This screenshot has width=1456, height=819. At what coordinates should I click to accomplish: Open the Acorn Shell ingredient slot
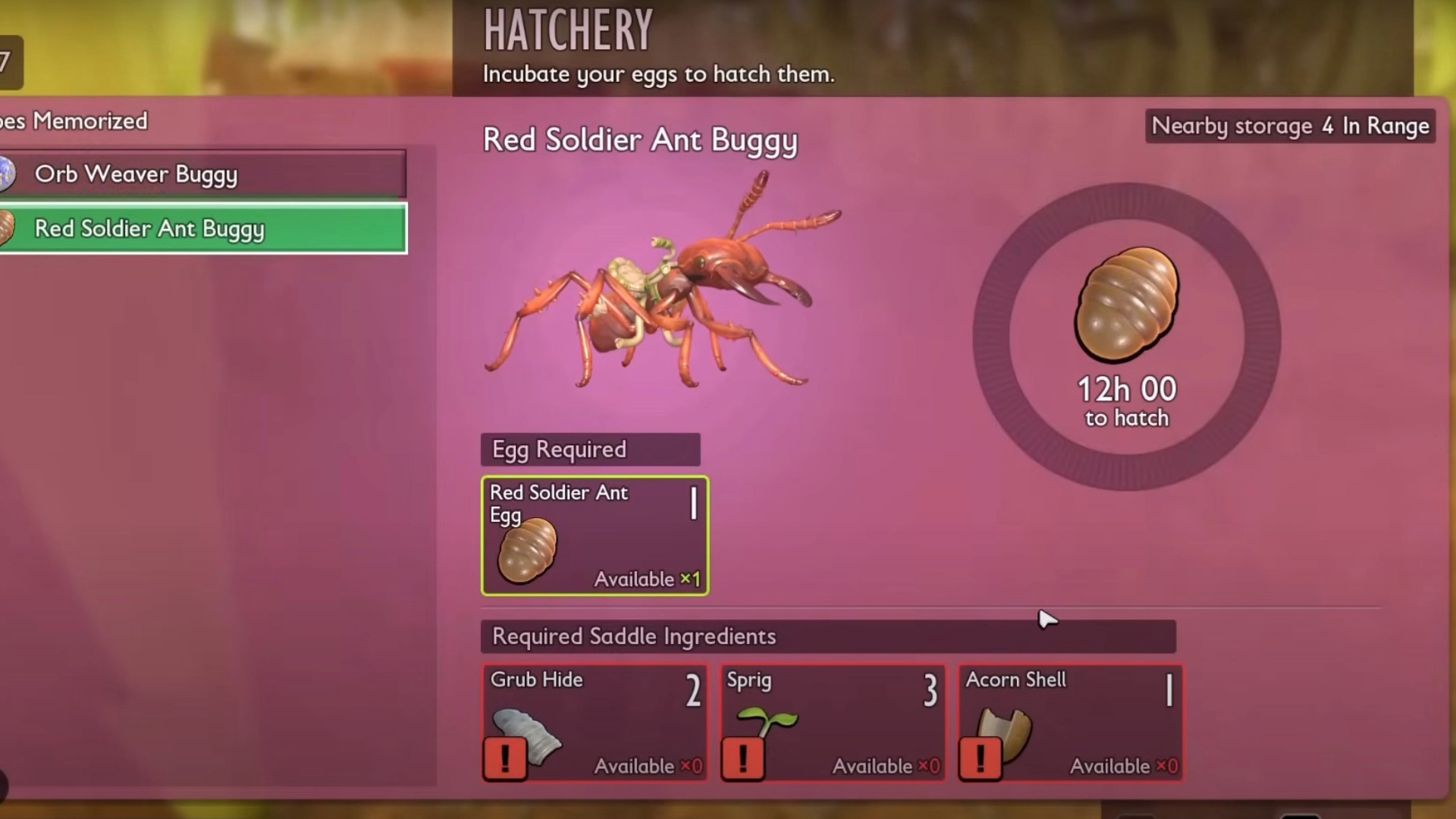[x=1070, y=723]
